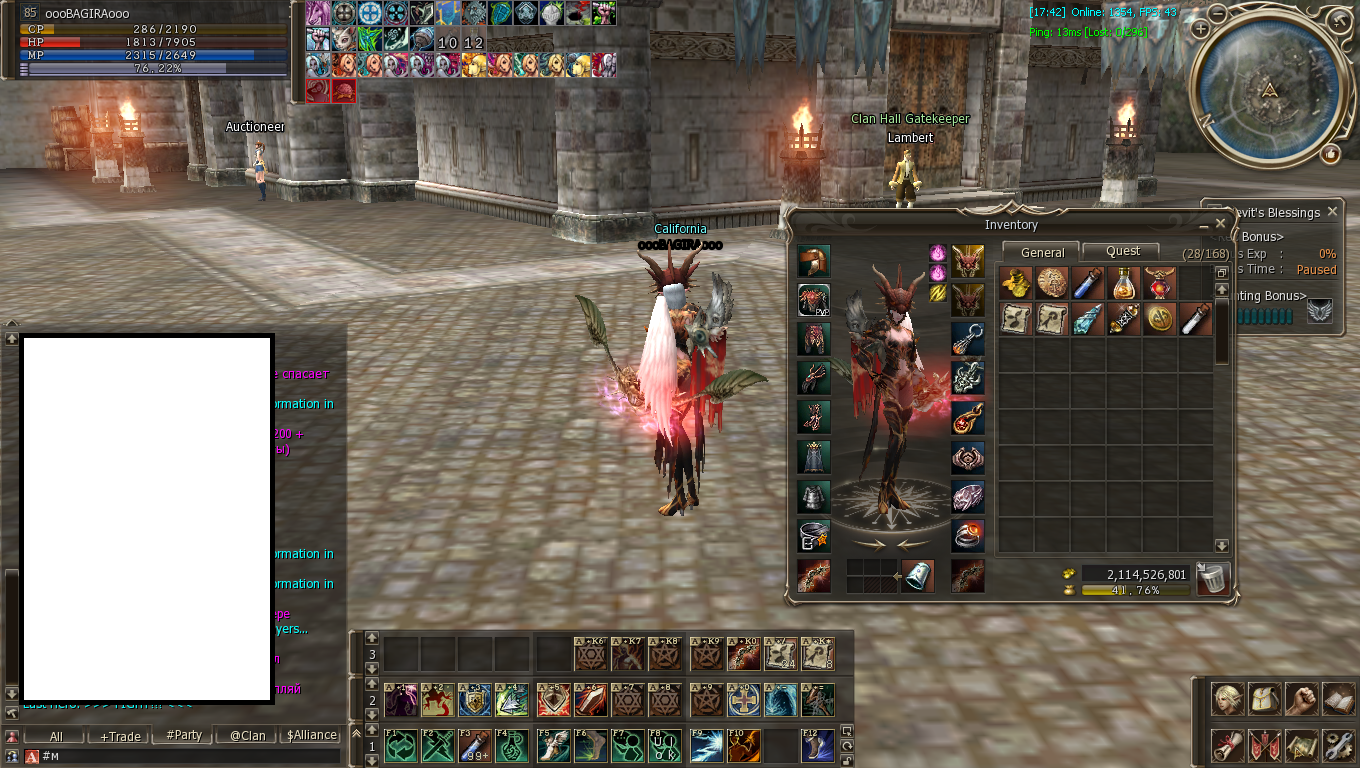The image size is (1360, 768).
Task: Switch chat to the @Clan tab
Action: [247, 736]
